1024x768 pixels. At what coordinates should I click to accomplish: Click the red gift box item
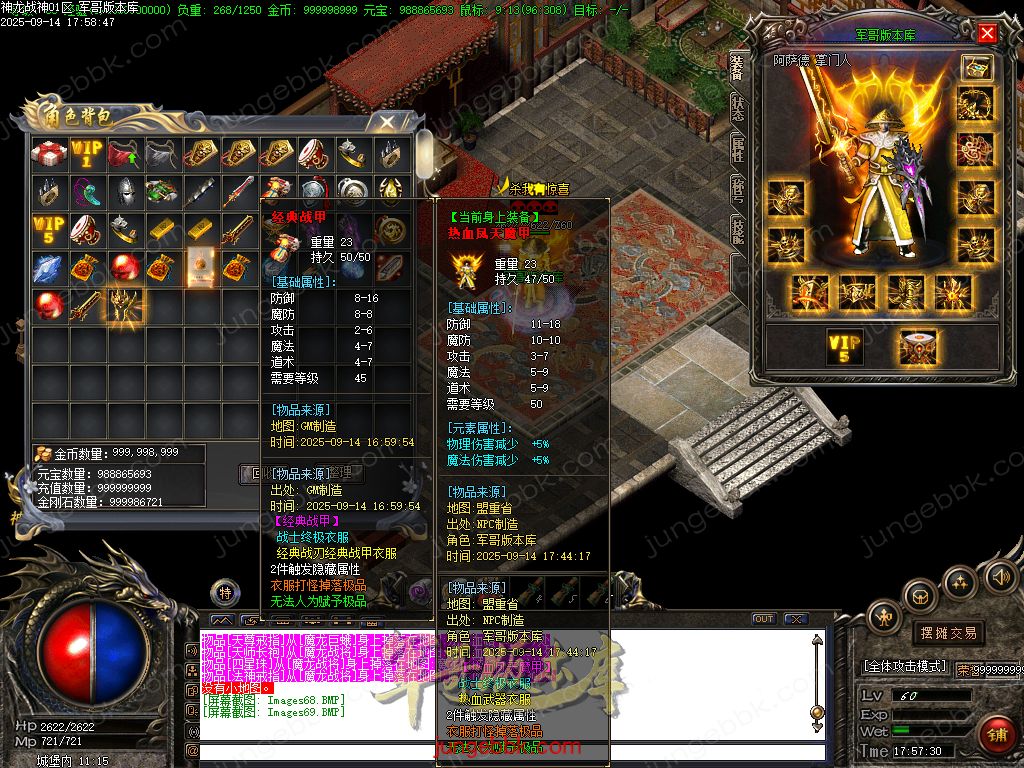pos(48,154)
